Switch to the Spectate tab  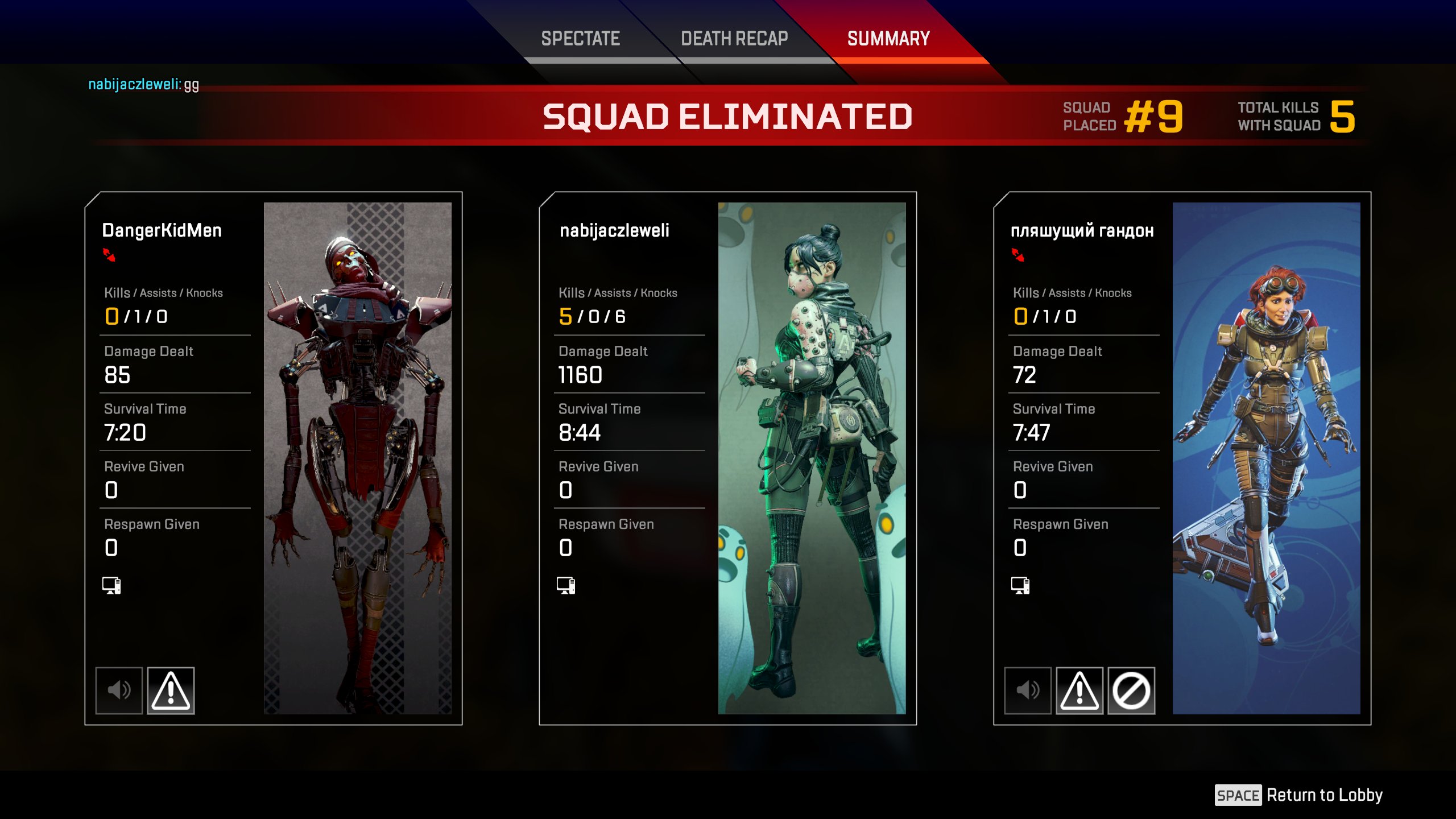pos(580,39)
